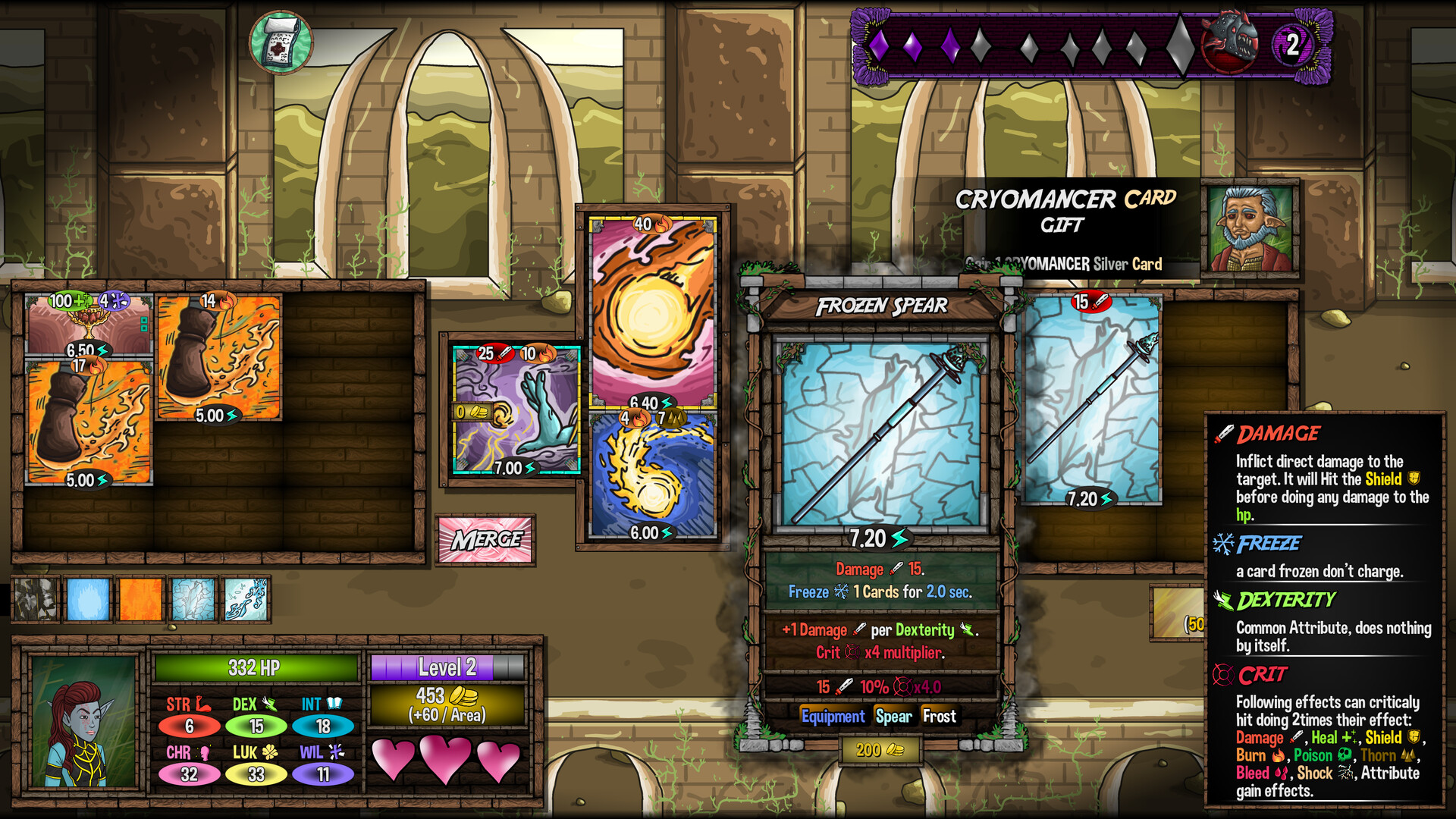The image size is (1456, 819).
Task: Select the large fireball card costing 40 burn
Action: pos(652,311)
